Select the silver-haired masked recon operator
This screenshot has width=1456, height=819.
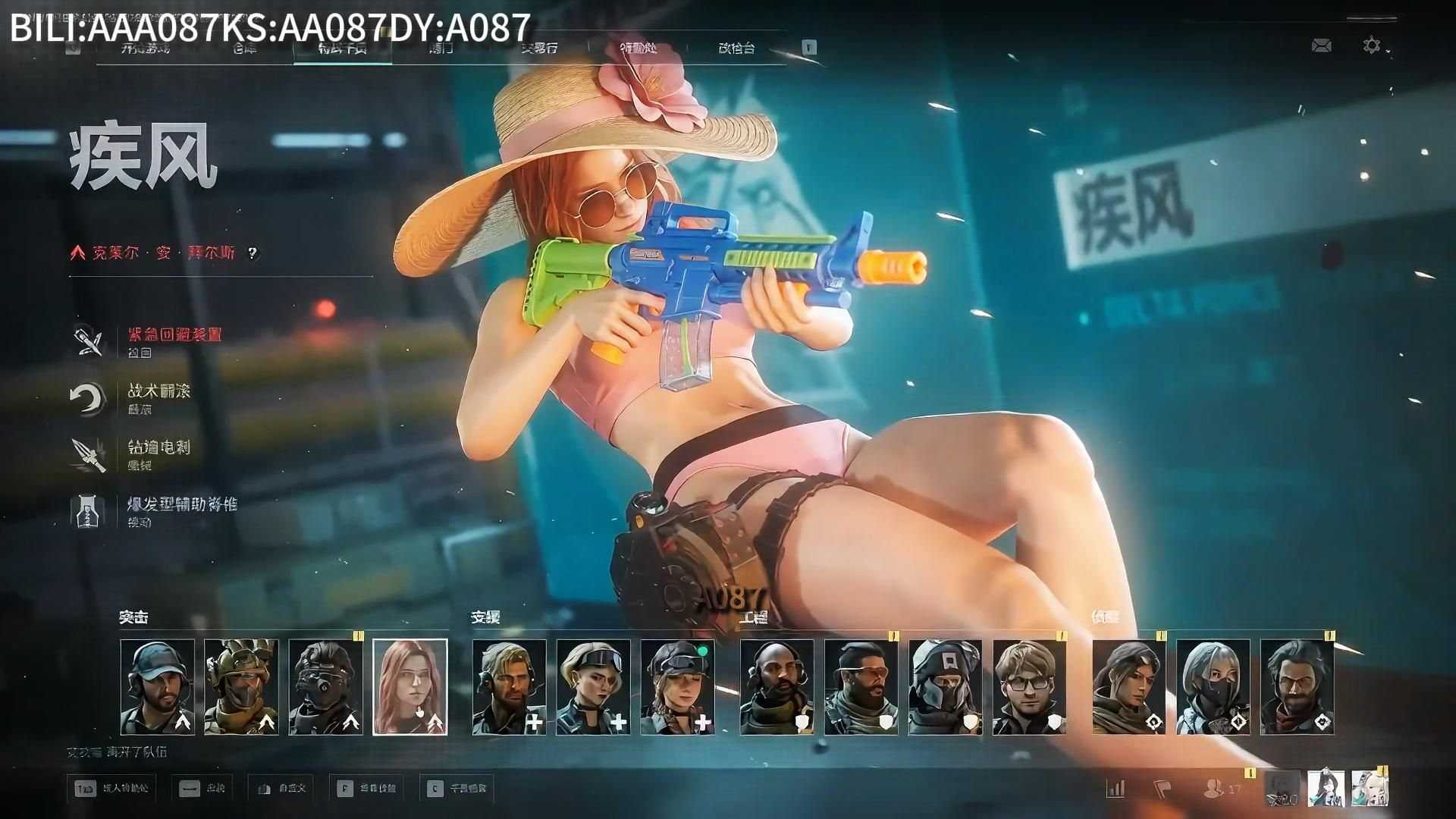1213,687
